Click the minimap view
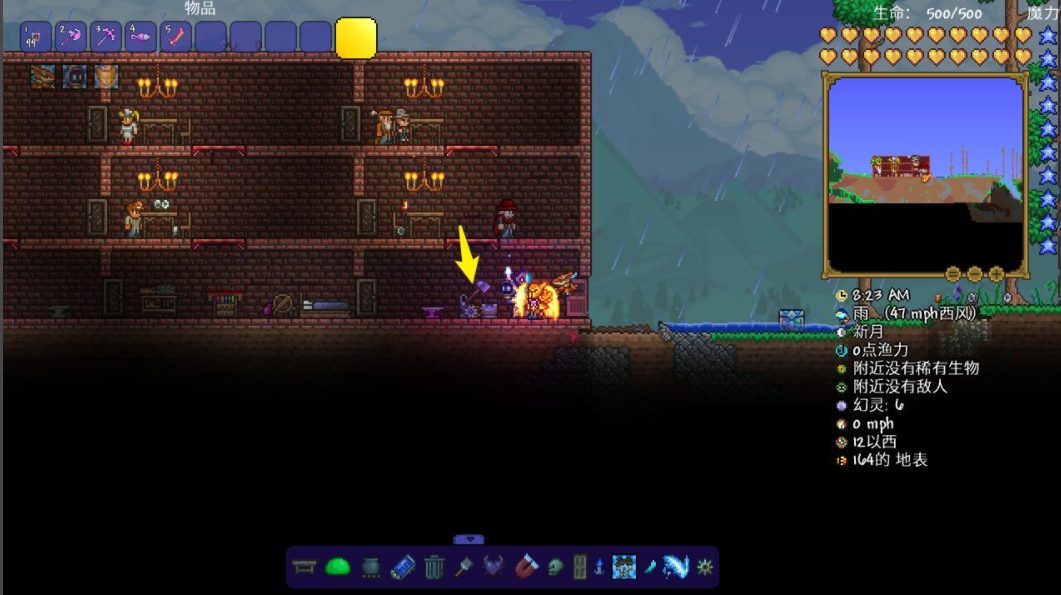1061x595 pixels. (924, 176)
